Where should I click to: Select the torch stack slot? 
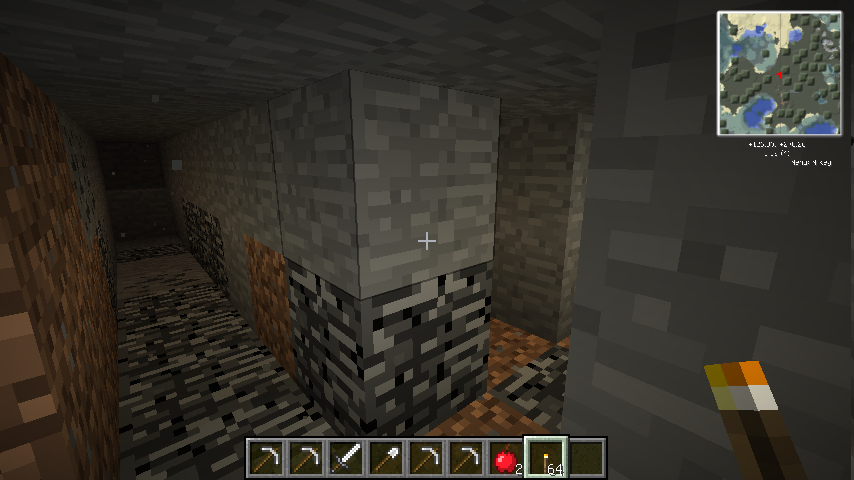tap(546, 459)
